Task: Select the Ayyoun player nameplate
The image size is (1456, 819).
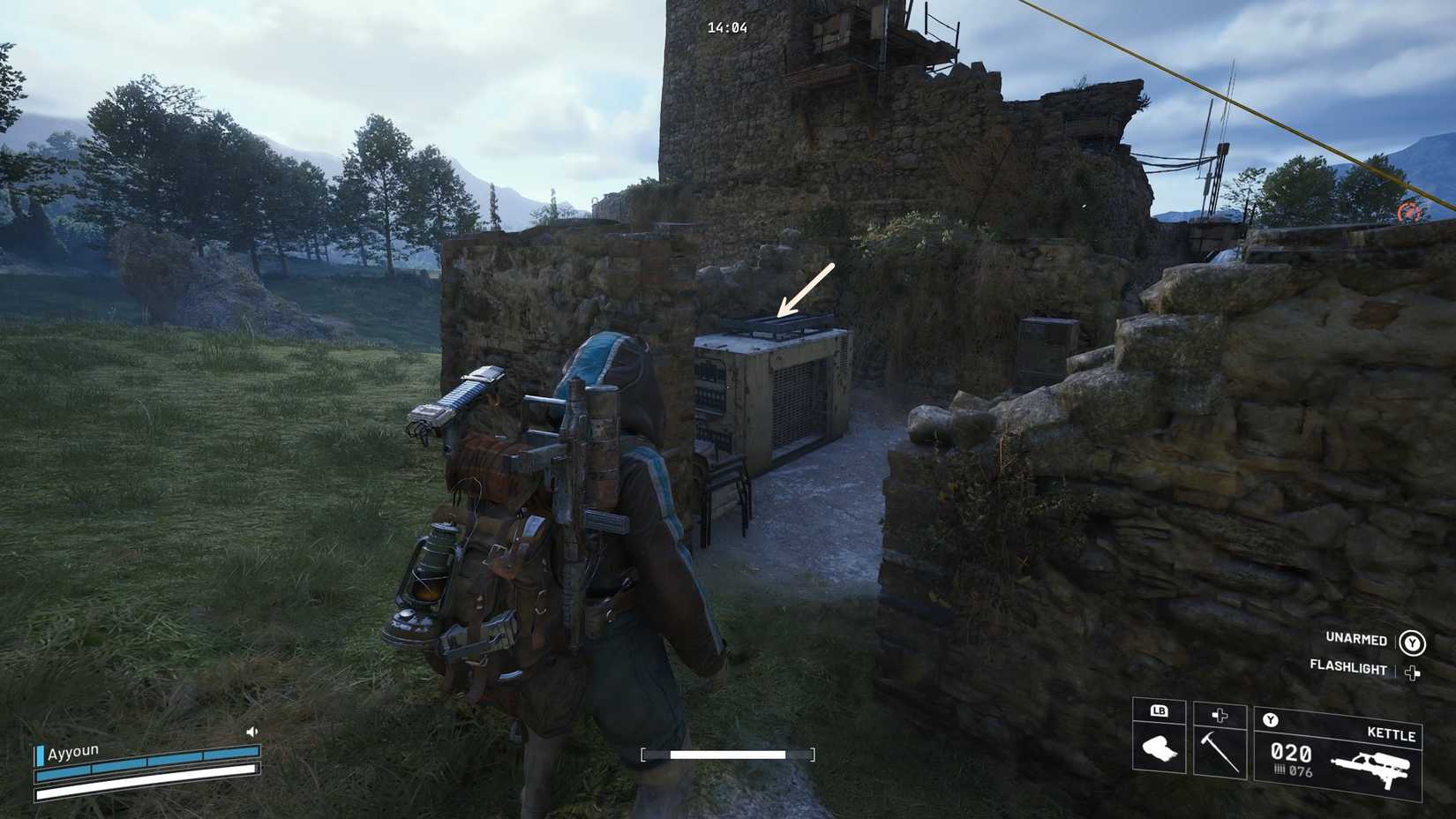Action: click(x=75, y=752)
